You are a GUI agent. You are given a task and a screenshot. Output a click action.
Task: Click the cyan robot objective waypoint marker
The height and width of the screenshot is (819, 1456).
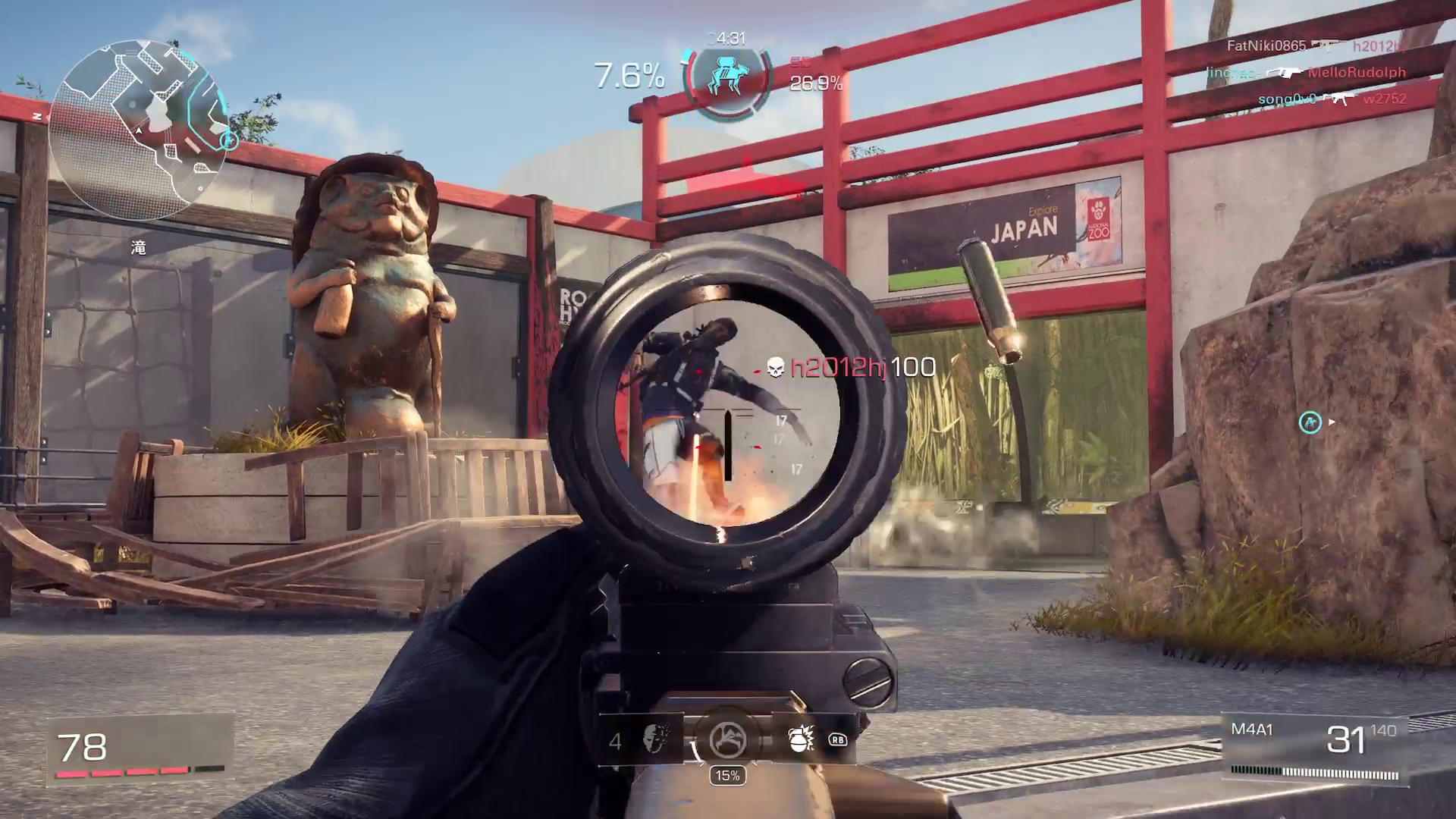(x=1310, y=422)
